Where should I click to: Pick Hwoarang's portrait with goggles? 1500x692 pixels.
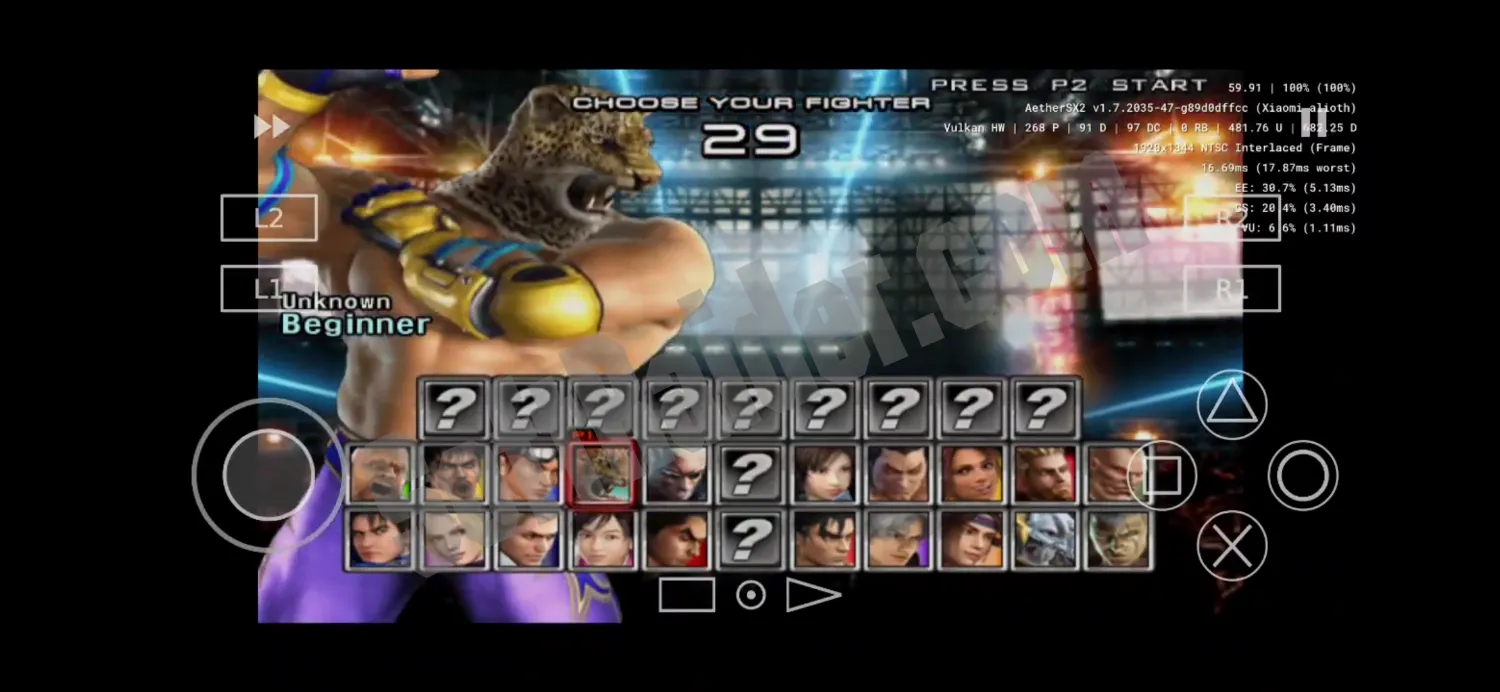pos(528,473)
